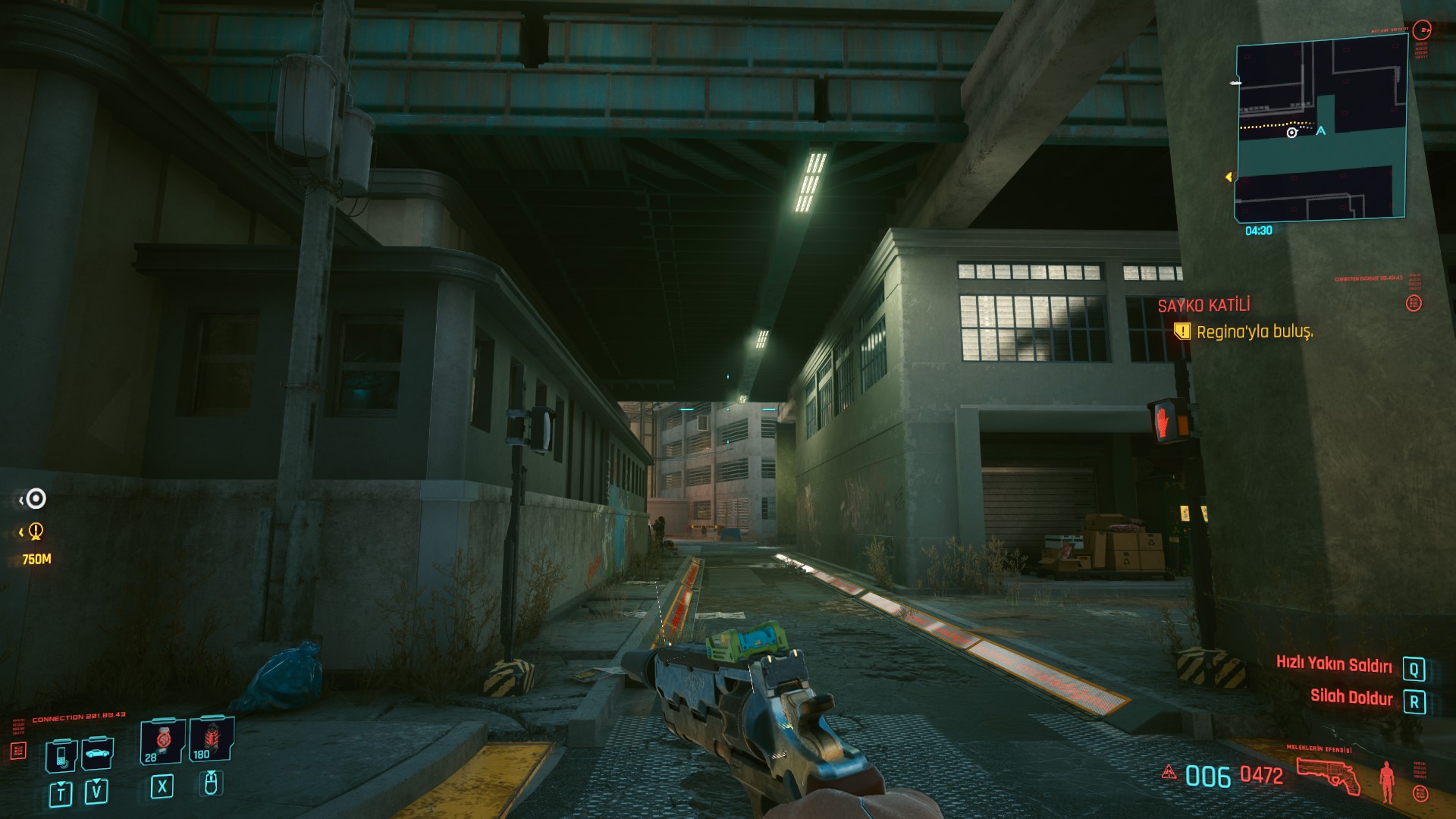The height and width of the screenshot is (819, 1456).
Task: Open the phone quick-slot icon
Action: coord(61,754)
